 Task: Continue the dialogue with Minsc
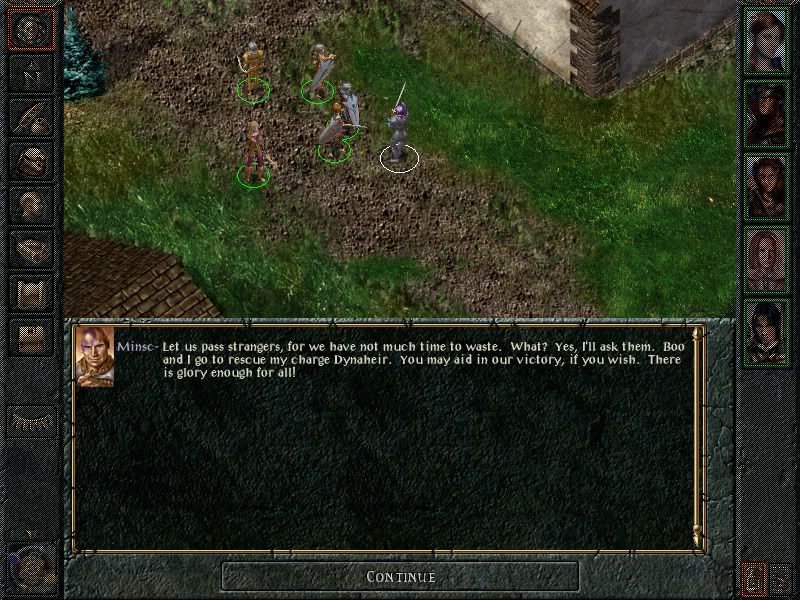pos(400,576)
